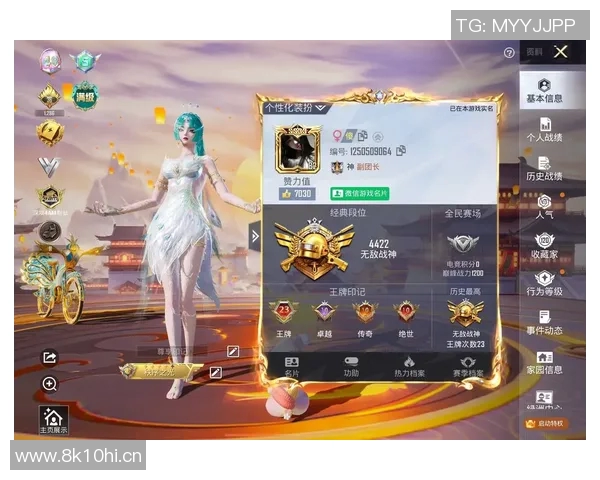Click the share arrow icon

pyautogui.click(x=50, y=358)
